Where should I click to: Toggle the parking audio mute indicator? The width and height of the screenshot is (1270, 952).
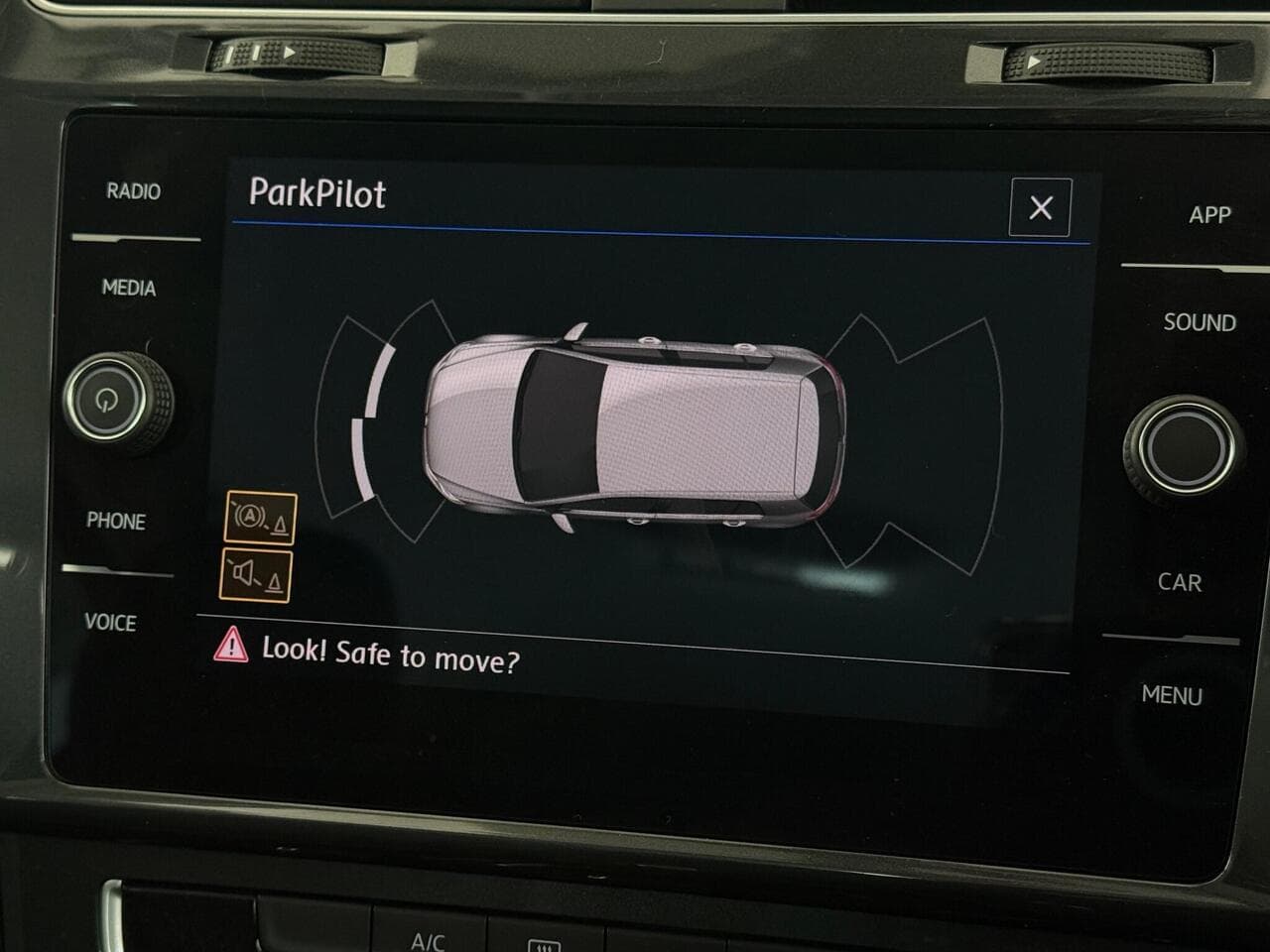[254, 573]
